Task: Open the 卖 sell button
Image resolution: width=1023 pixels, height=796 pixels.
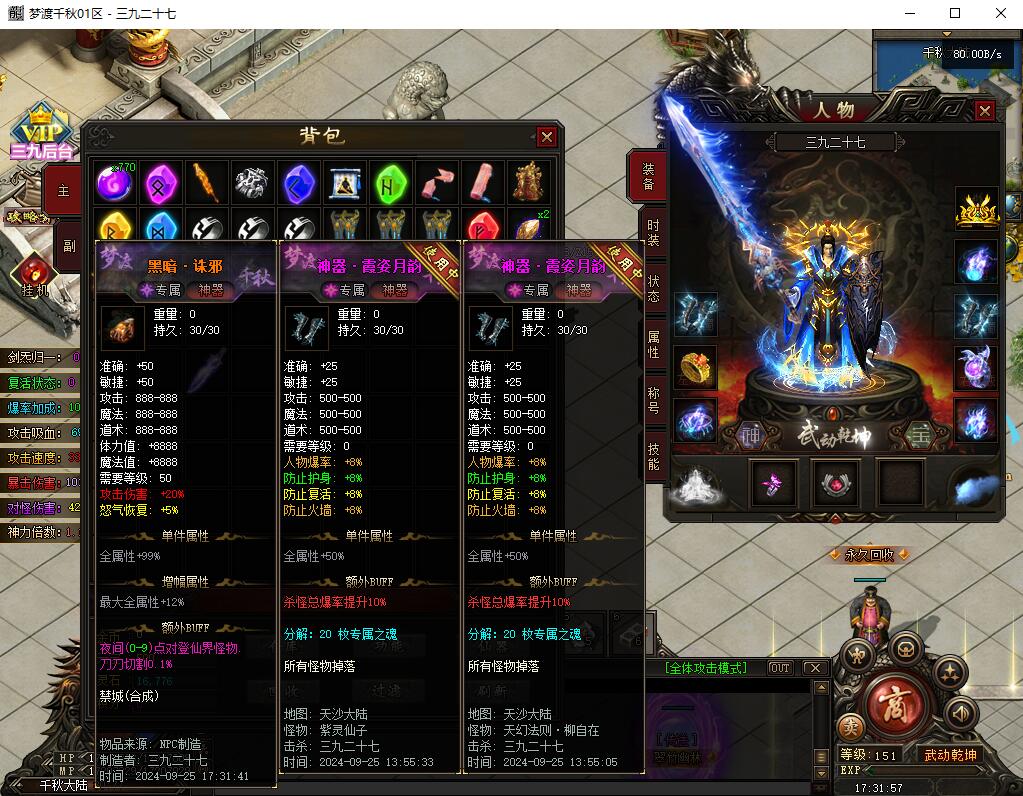Action: [x=851, y=727]
